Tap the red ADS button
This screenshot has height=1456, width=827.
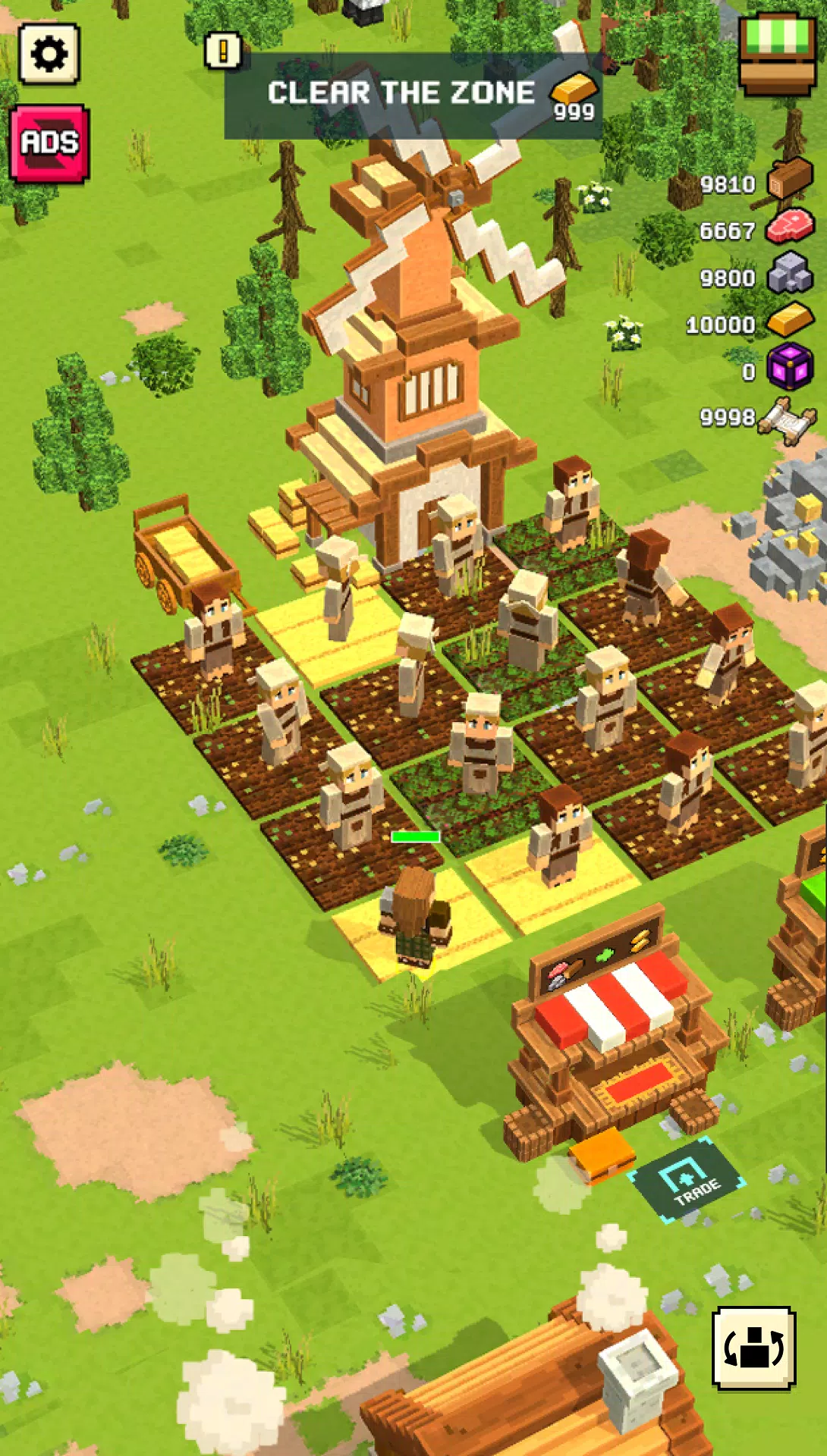[50, 143]
